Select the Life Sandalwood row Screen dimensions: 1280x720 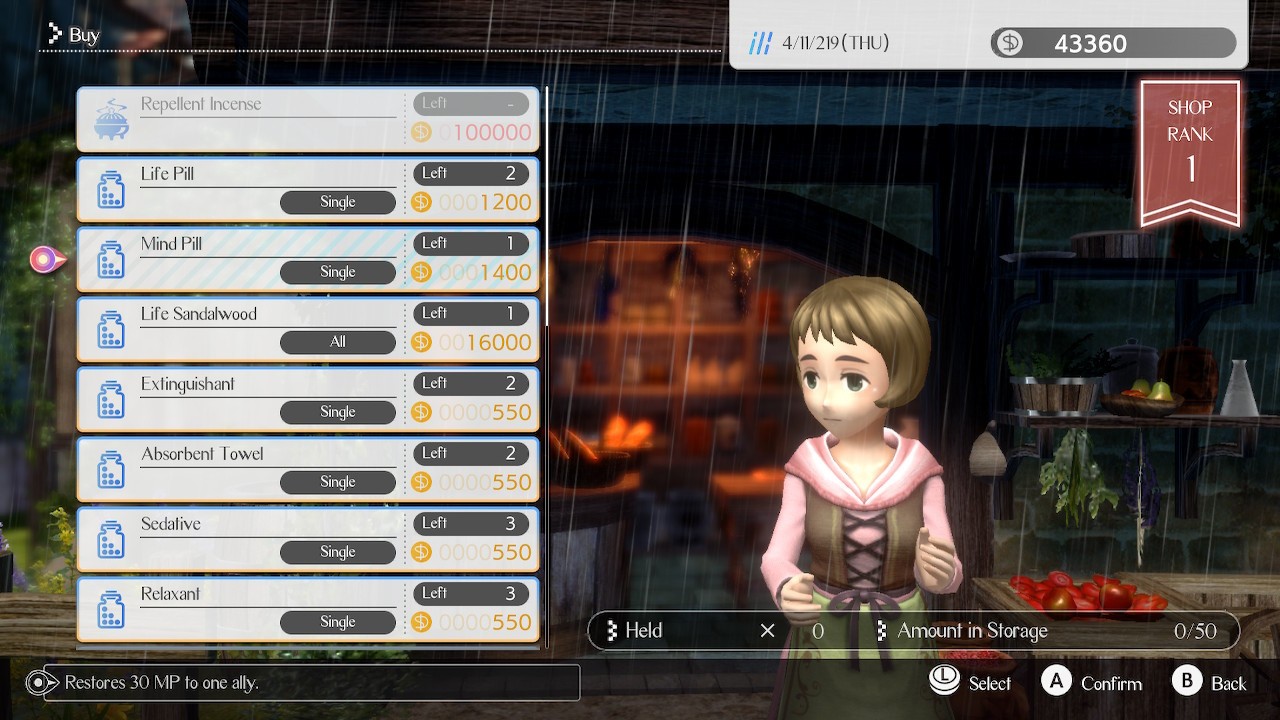coord(307,329)
